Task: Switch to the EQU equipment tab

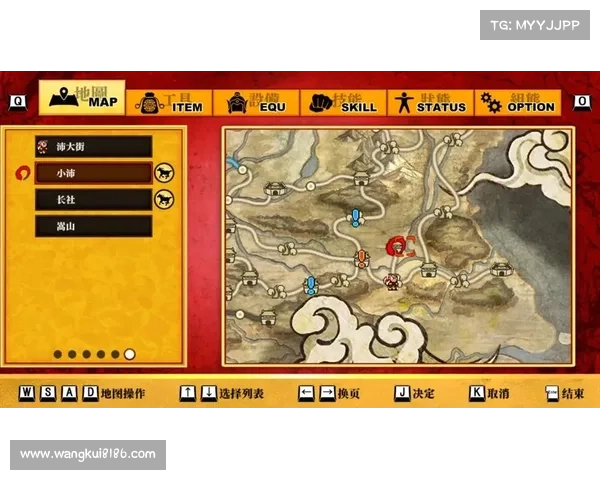Action: click(255, 103)
